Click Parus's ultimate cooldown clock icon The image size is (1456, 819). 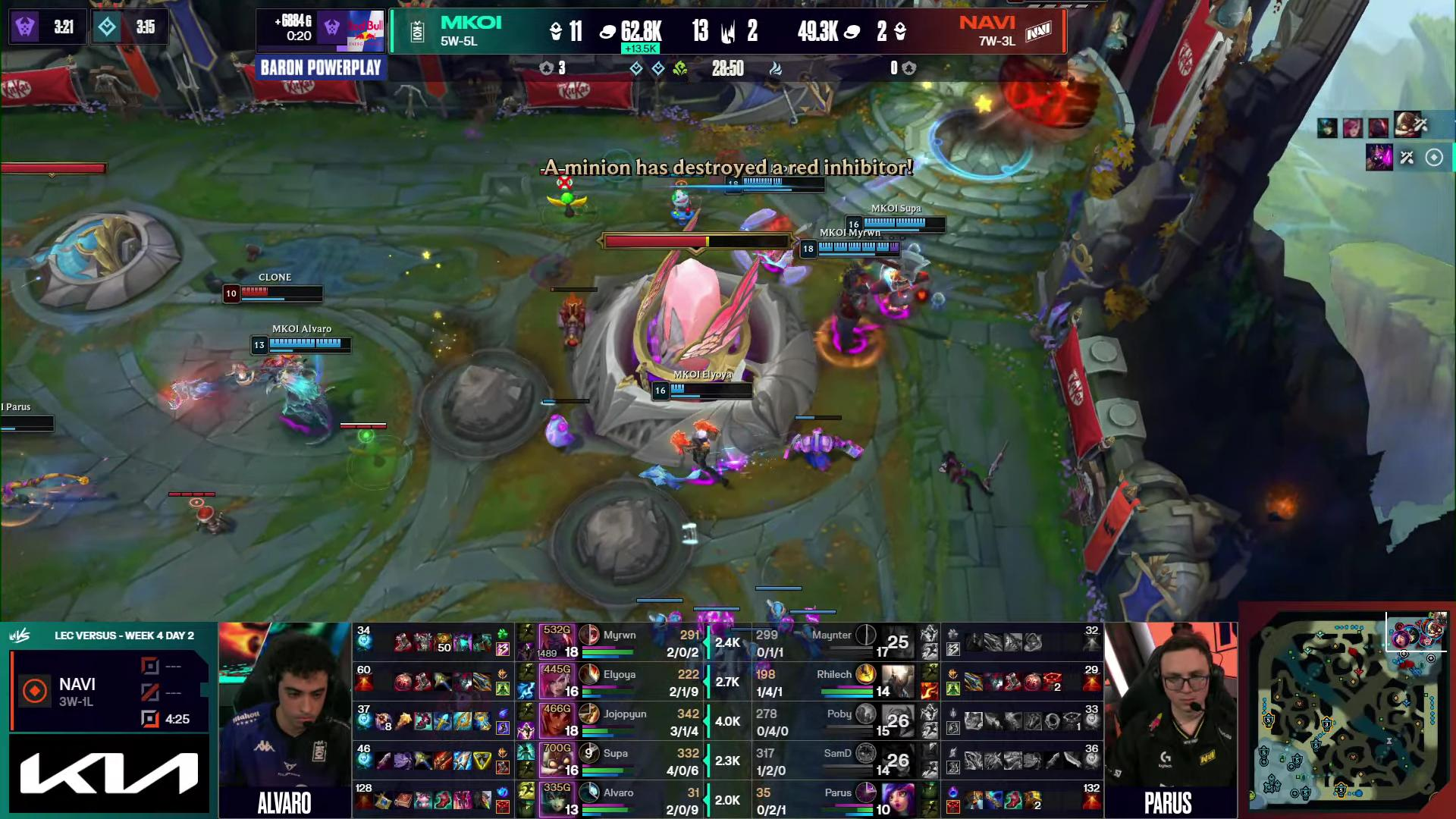(x=866, y=792)
